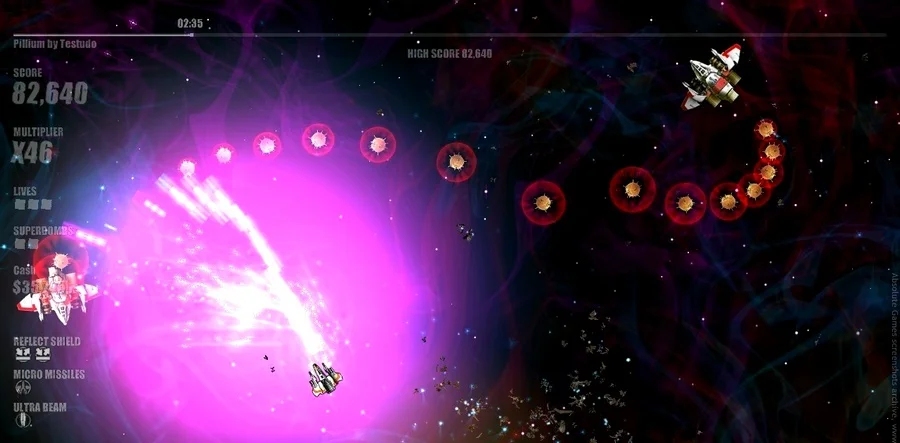Trigger the Ultra Beam icon
Screen dimensions: 900x443
point(23,421)
